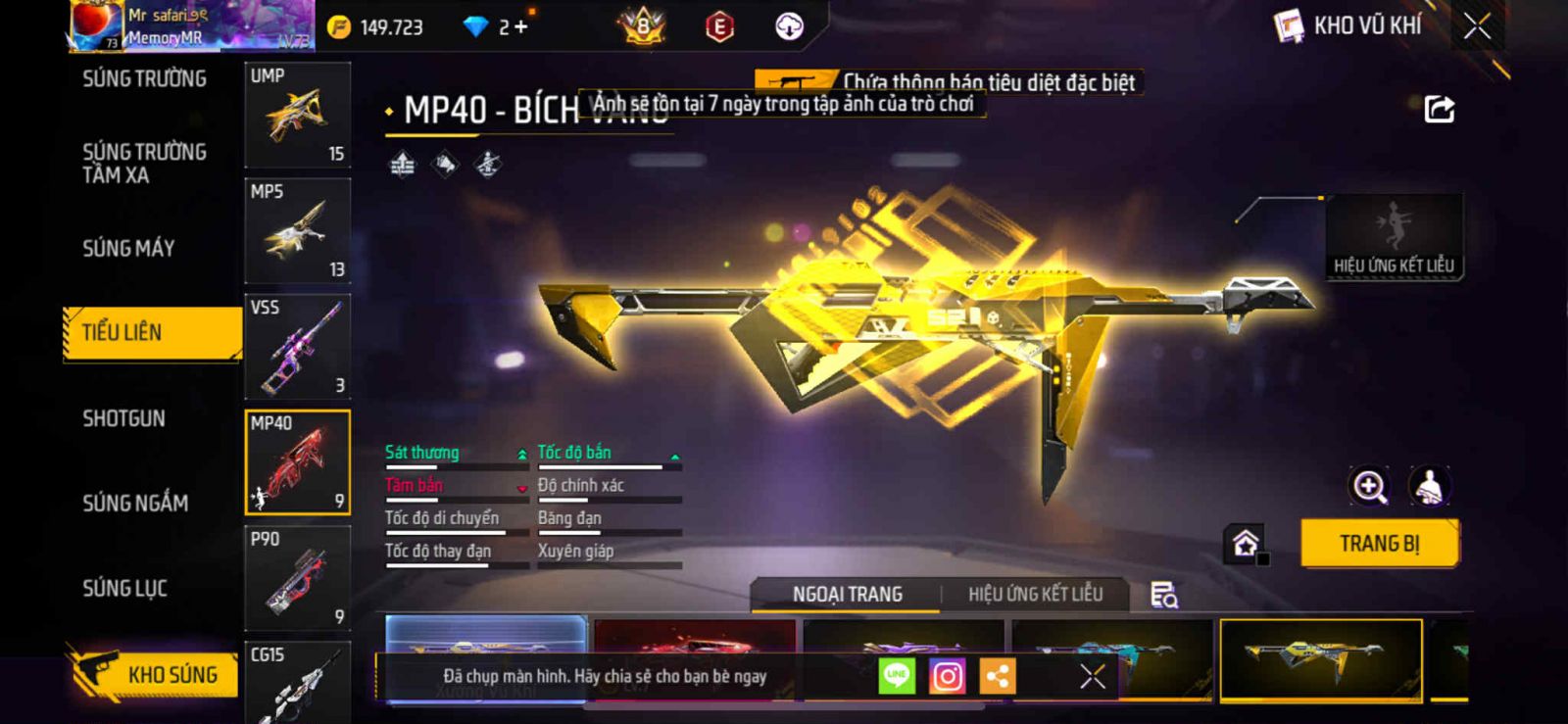Select the Súng Trường Tầm Xa category

click(144, 164)
